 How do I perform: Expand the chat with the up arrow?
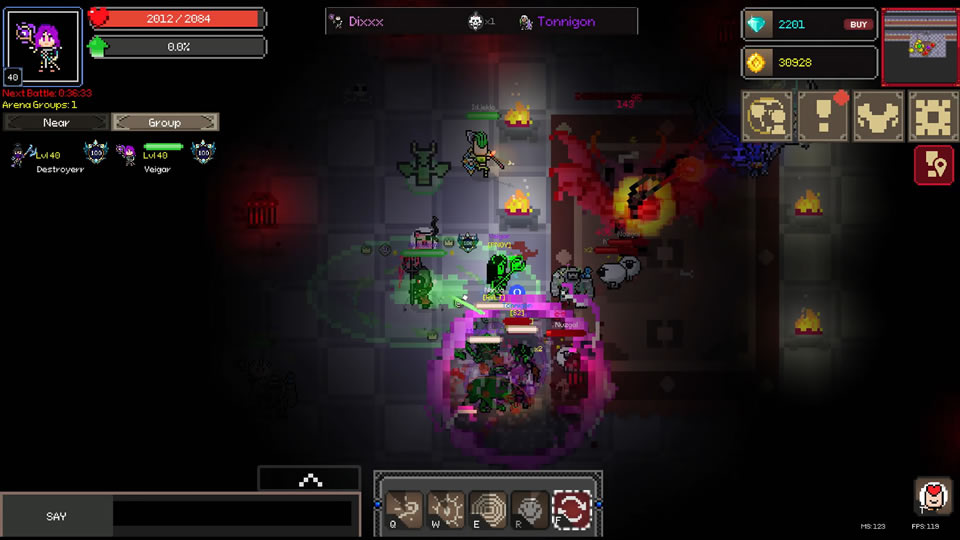click(x=309, y=480)
